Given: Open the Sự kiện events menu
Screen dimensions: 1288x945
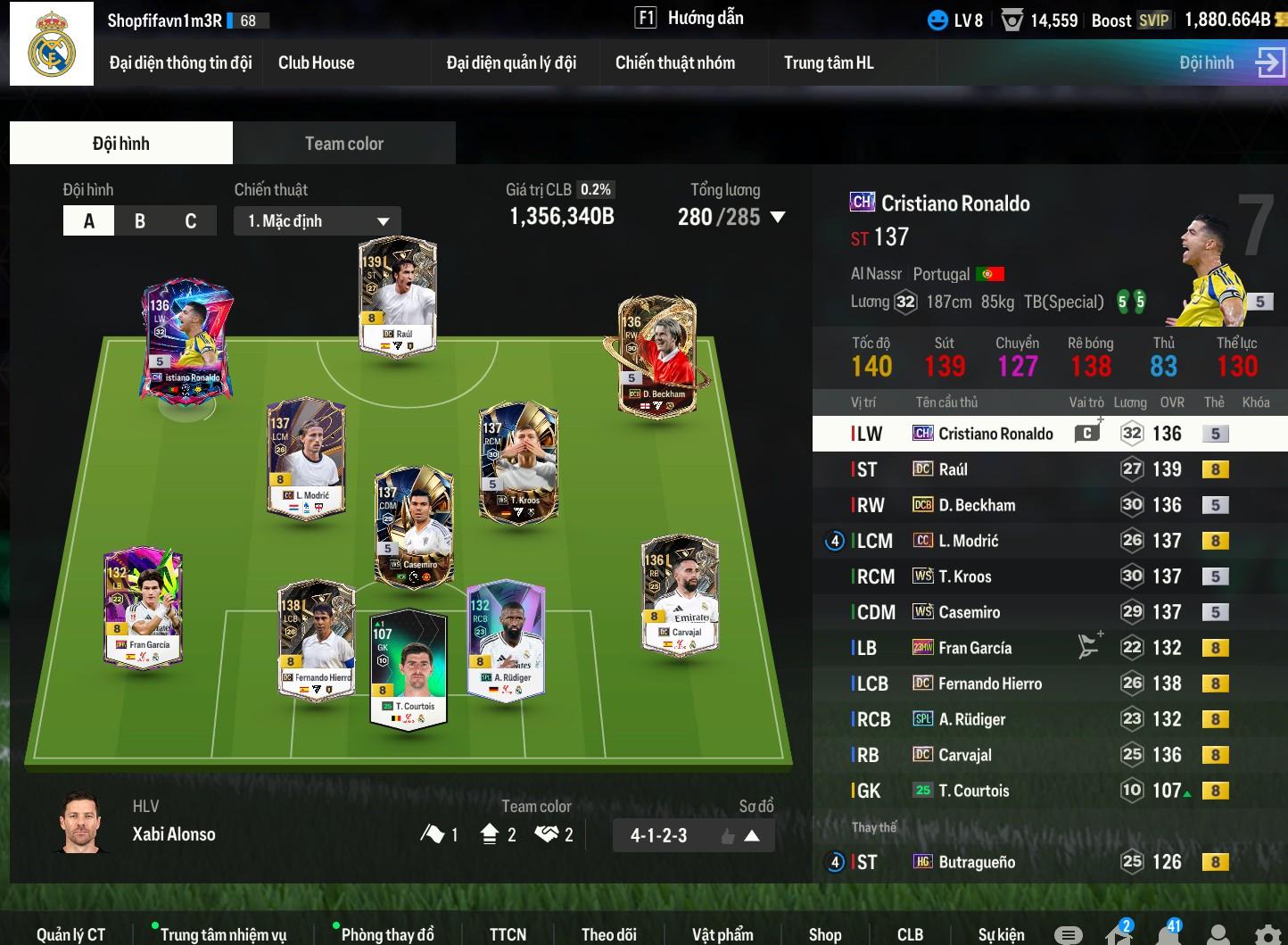Looking at the screenshot, I should point(1001,934).
